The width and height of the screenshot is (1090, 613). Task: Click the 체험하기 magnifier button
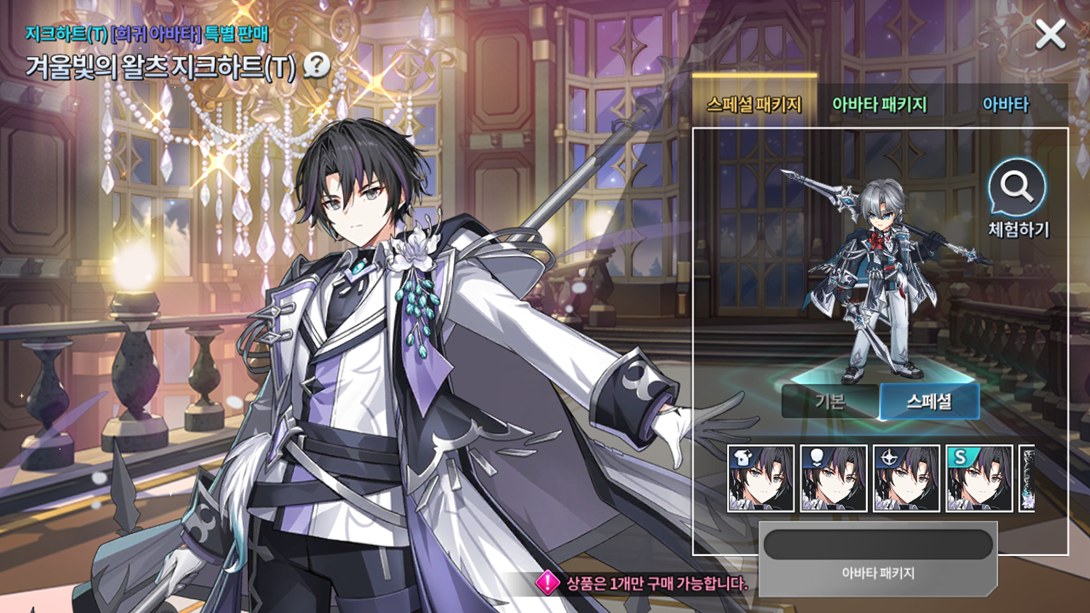tap(1018, 200)
